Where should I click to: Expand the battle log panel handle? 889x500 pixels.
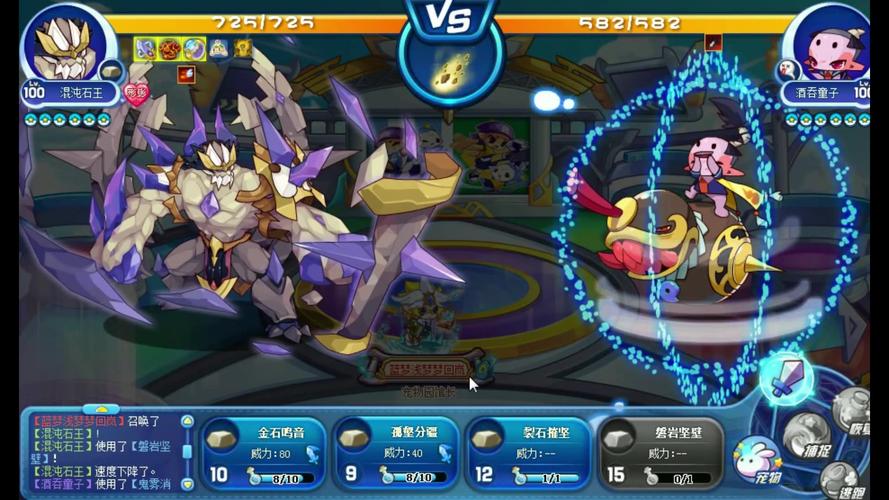click(100, 409)
